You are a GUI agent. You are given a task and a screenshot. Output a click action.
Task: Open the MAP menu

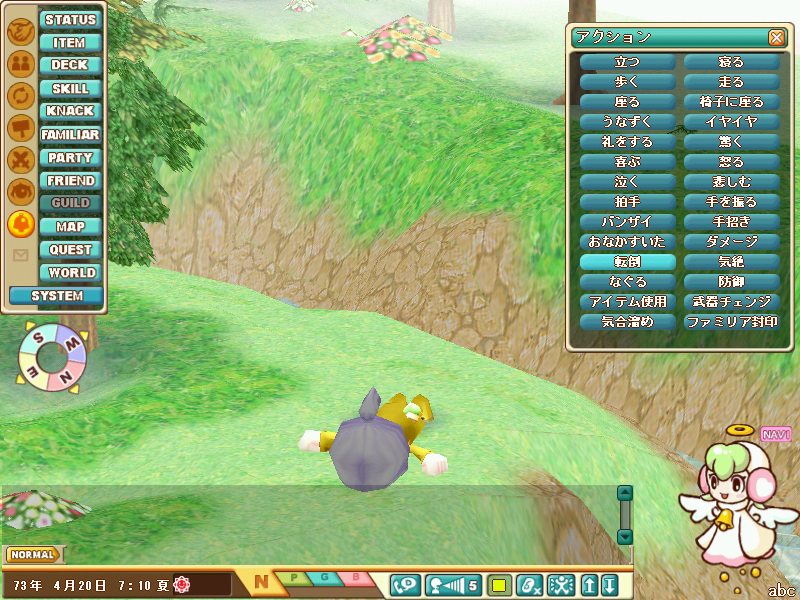click(70, 226)
